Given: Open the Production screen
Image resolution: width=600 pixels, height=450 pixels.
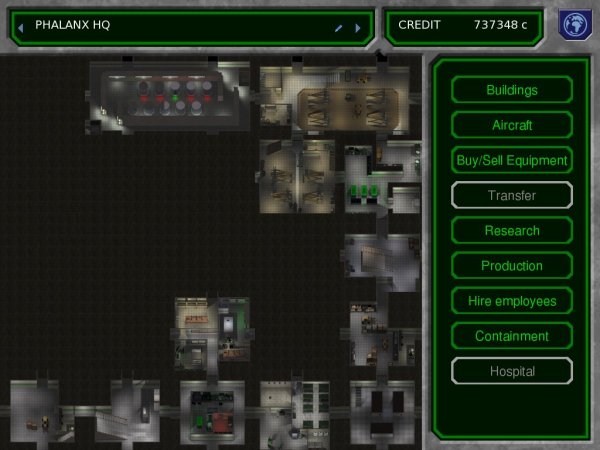Looking at the screenshot, I should [x=511, y=266].
